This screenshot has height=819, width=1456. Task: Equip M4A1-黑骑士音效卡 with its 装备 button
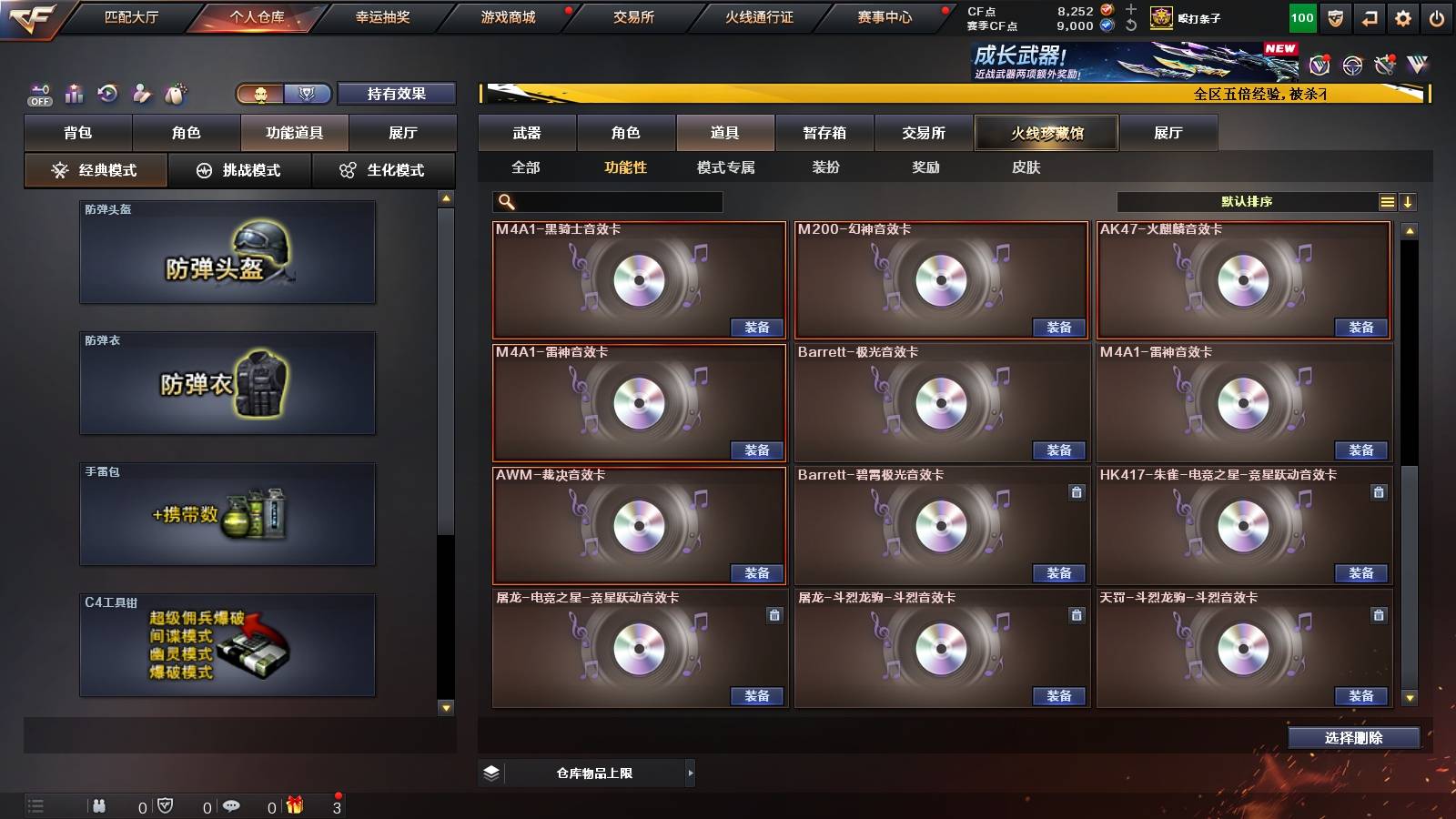coord(758,327)
